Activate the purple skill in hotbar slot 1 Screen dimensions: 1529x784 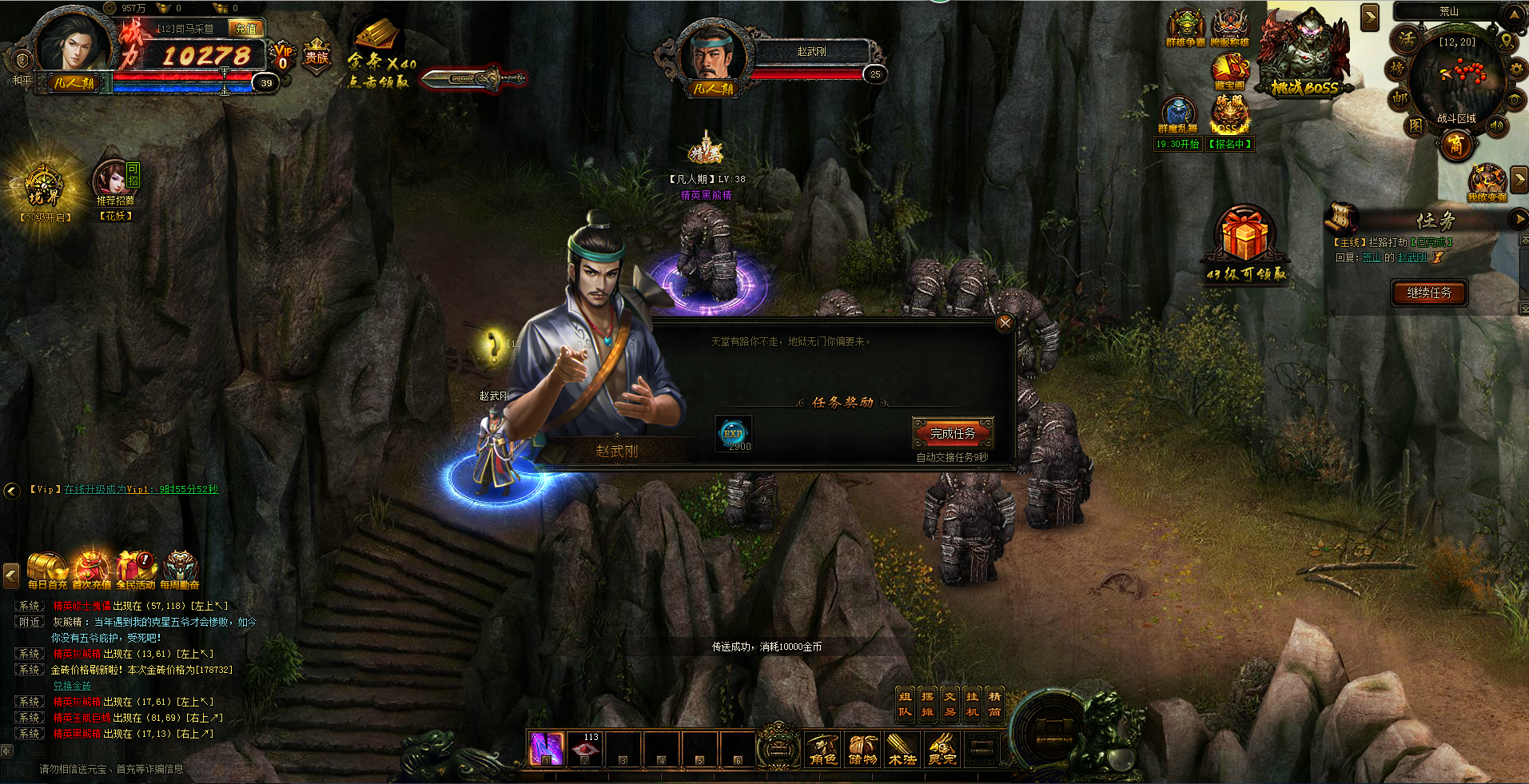tap(547, 749)
